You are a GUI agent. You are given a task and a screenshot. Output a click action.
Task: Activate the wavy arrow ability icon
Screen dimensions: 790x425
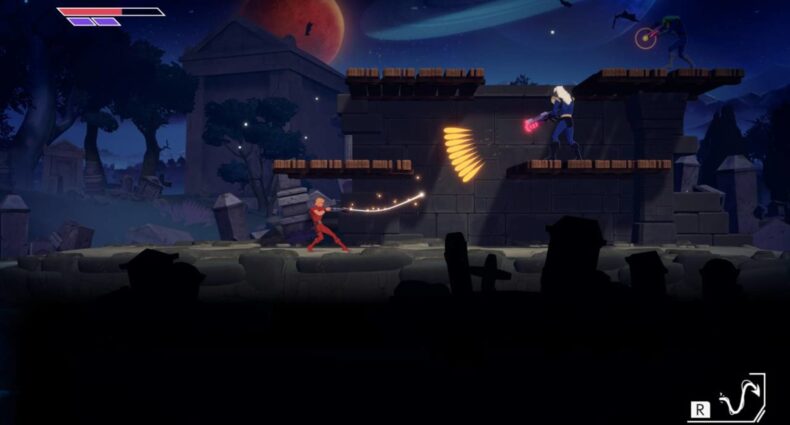[740, 398]
